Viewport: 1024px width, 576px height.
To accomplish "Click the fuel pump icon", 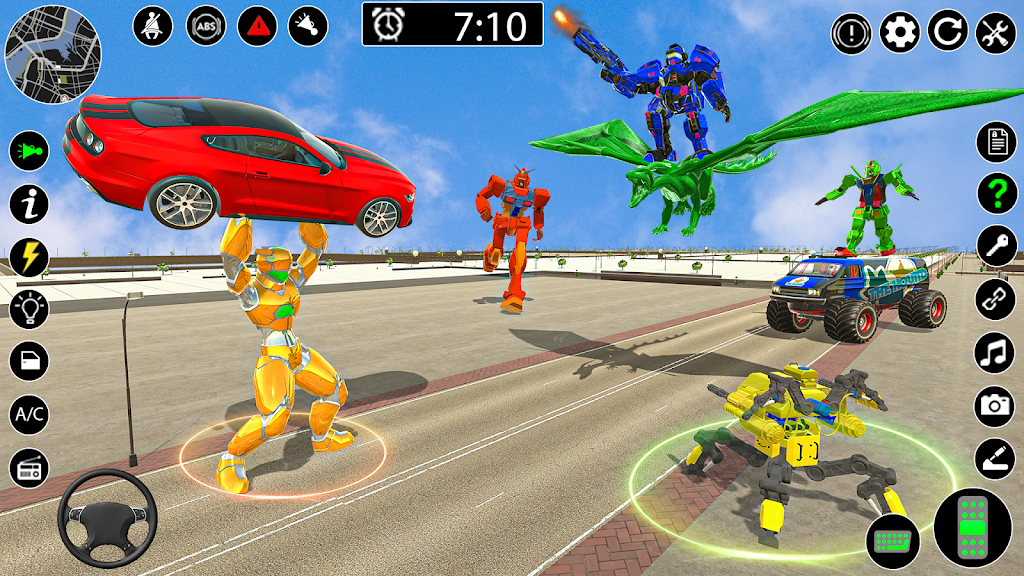I will 29,361.
